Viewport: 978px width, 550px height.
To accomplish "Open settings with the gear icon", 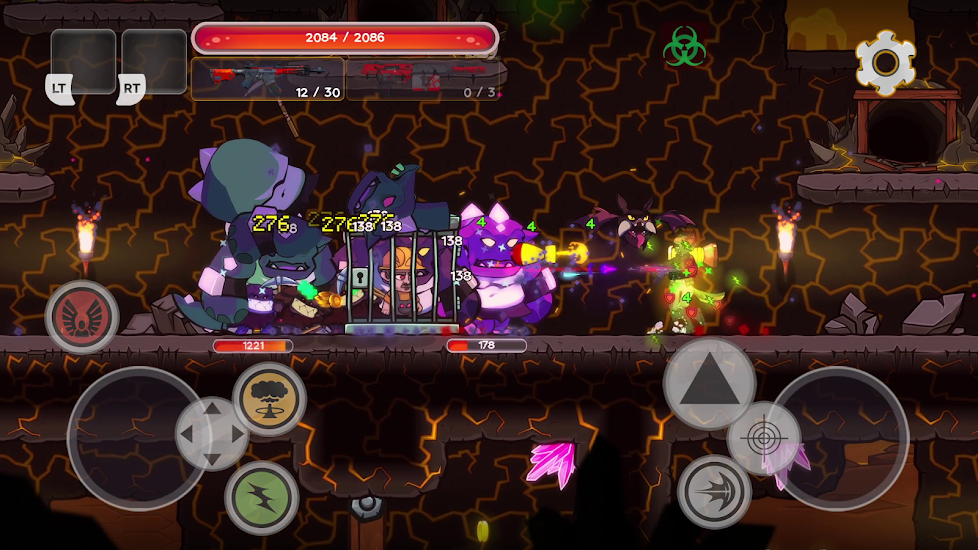I will click(885, 63).
